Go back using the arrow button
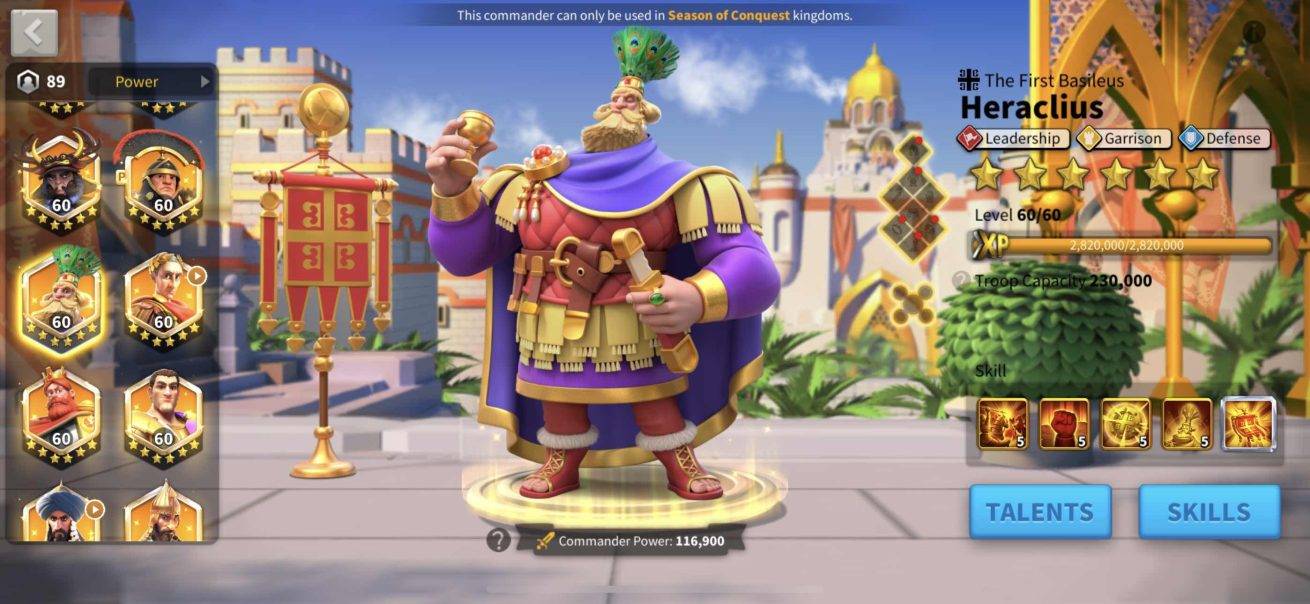This screenshot has height=604, width=1310. 34,33
